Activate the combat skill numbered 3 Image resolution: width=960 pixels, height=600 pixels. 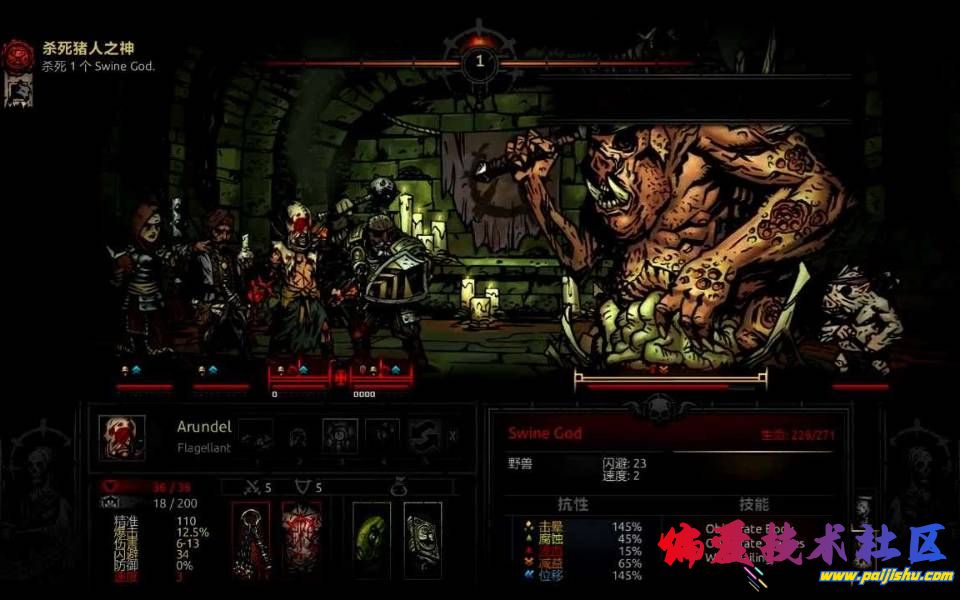339,436
